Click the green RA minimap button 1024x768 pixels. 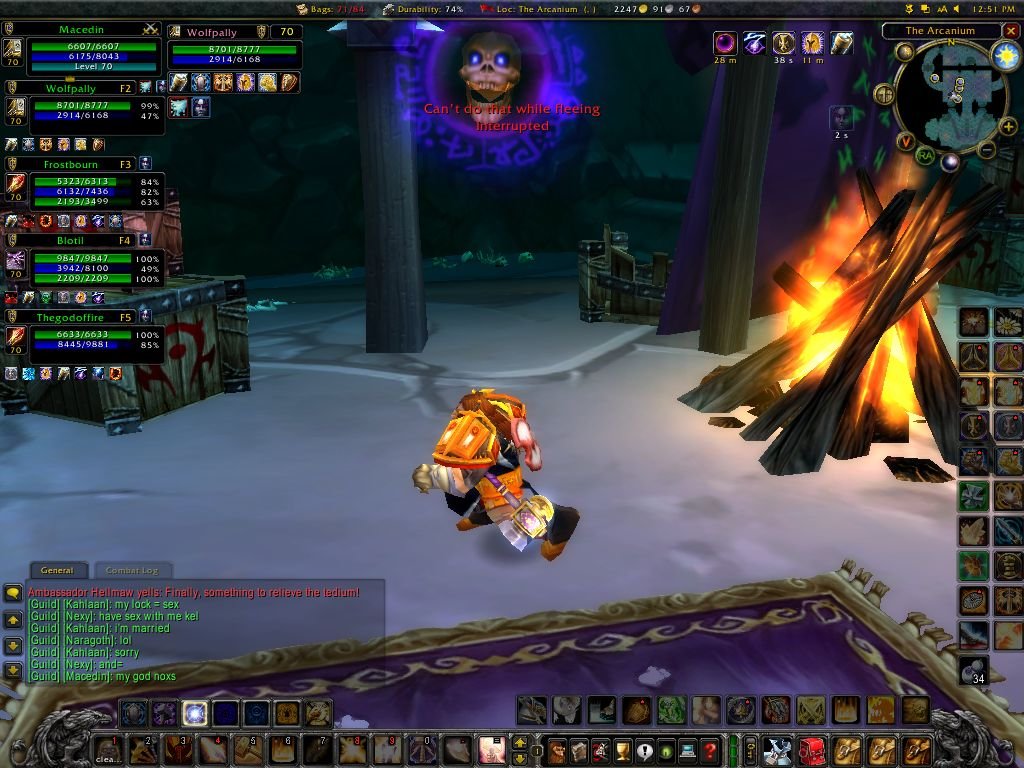click(x=926, y=154)
